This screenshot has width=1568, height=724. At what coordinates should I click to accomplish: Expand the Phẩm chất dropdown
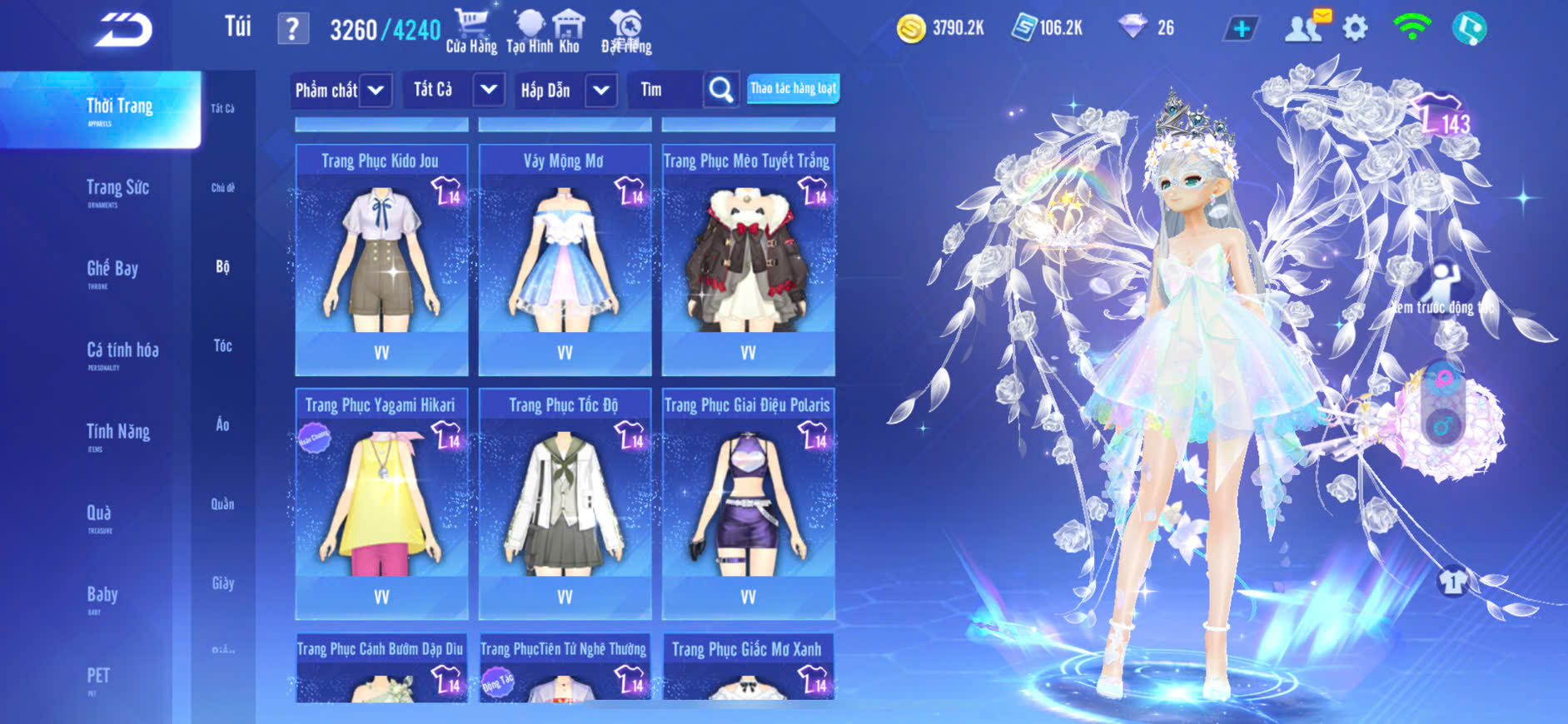[376, 90]
